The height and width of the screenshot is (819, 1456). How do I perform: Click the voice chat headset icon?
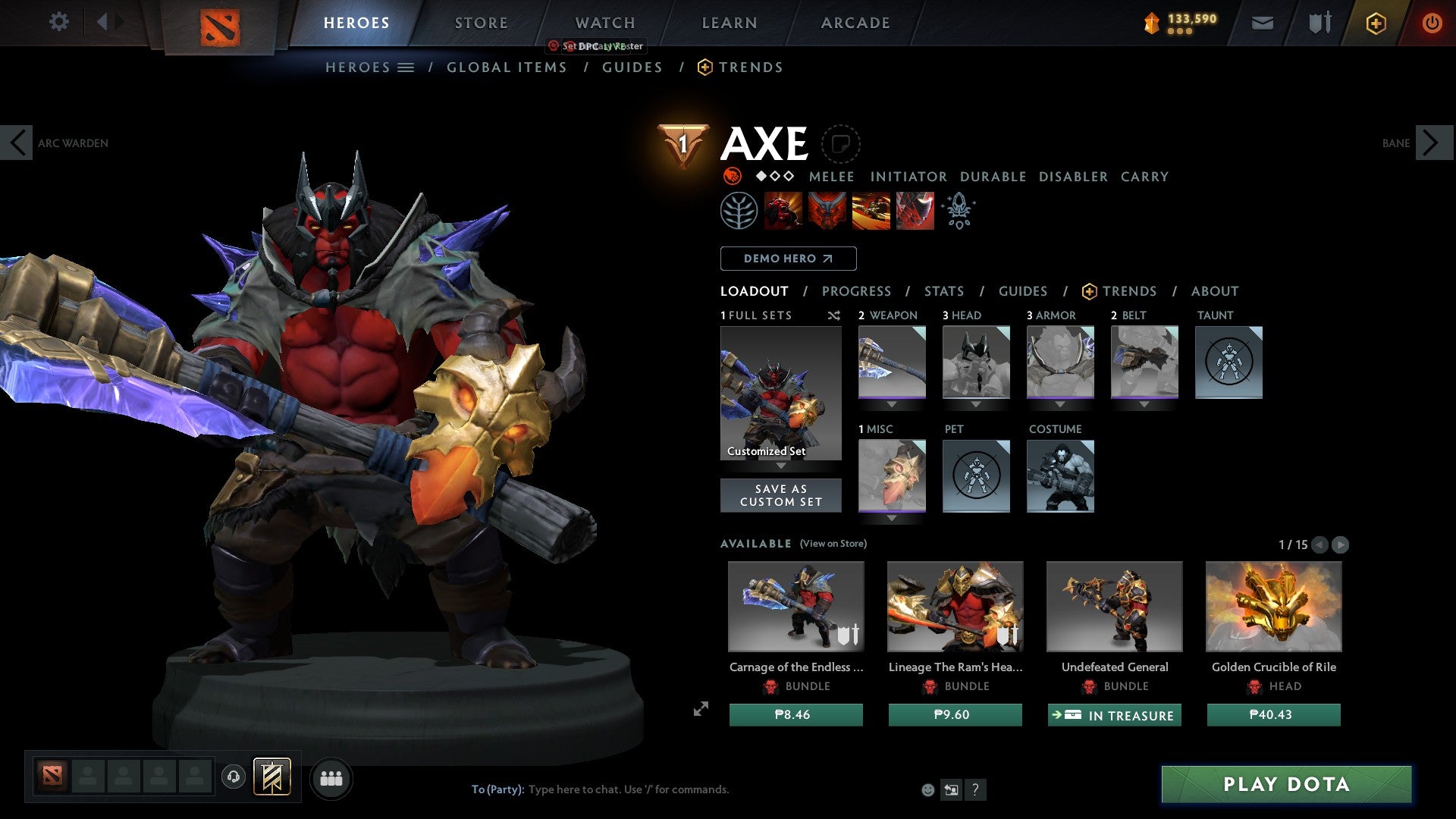[x=233, y=778]
